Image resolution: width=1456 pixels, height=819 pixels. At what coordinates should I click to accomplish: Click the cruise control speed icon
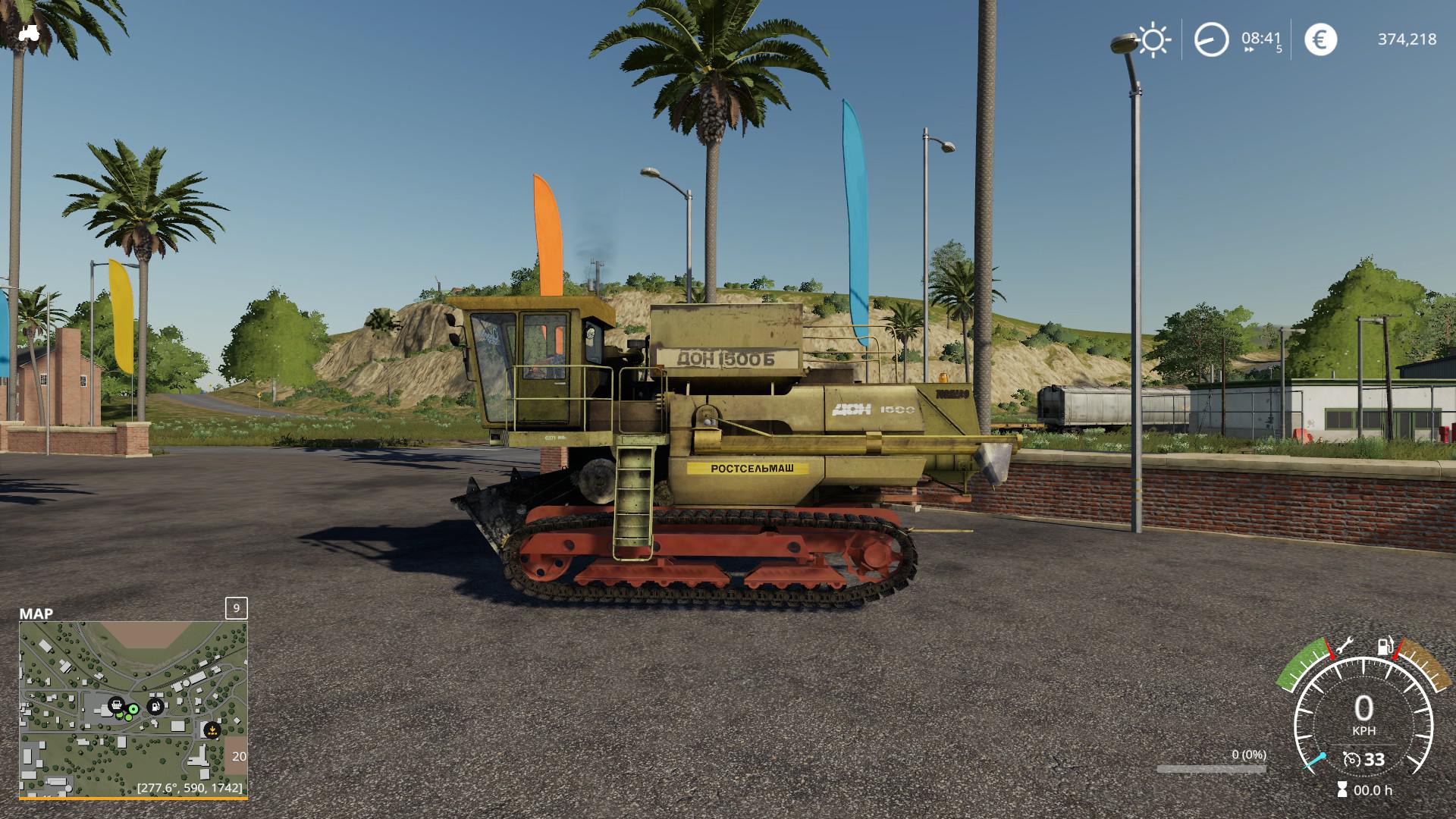point(1351,759)
